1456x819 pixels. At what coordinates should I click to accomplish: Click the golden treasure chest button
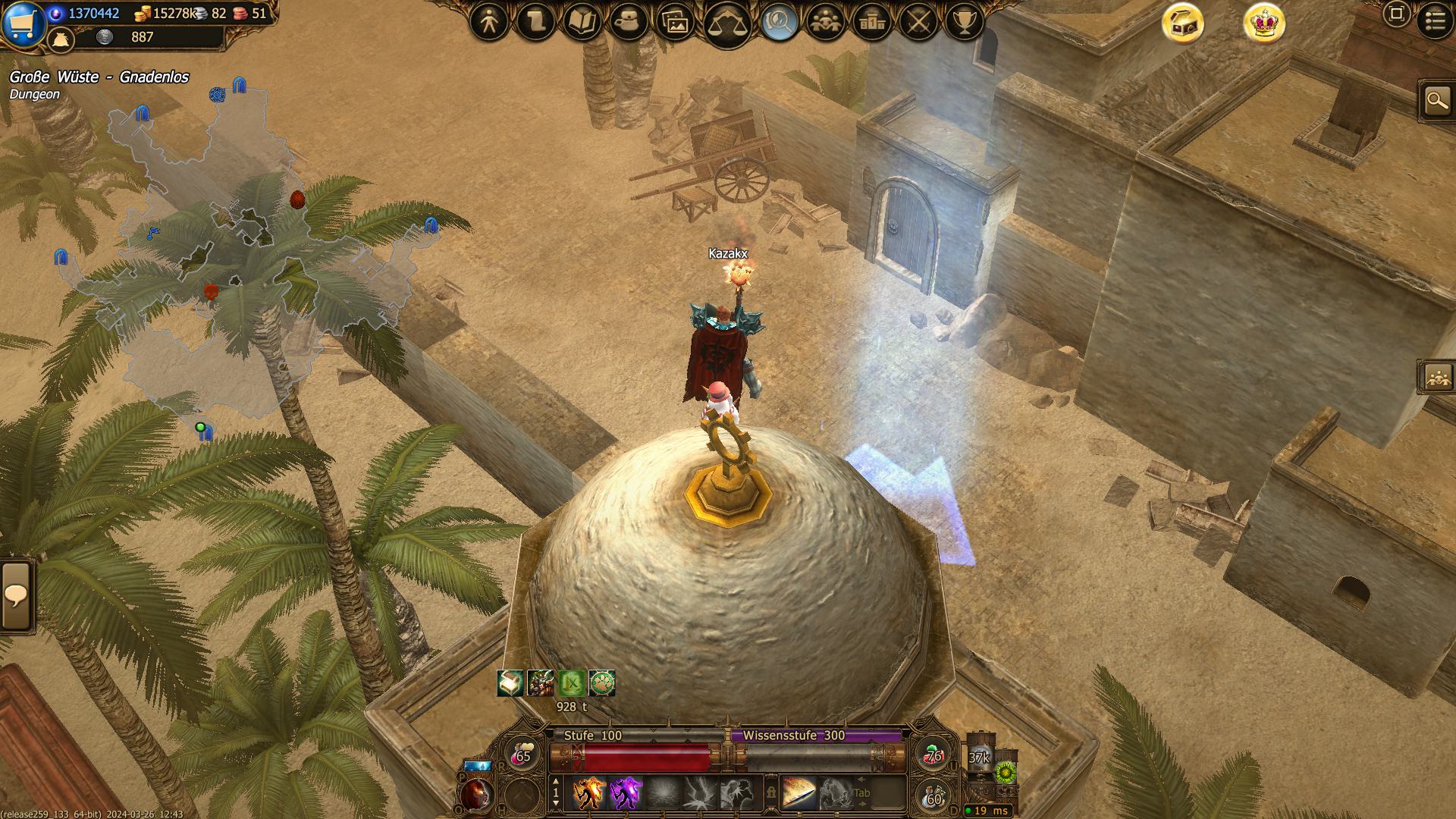click(1183, 24)
